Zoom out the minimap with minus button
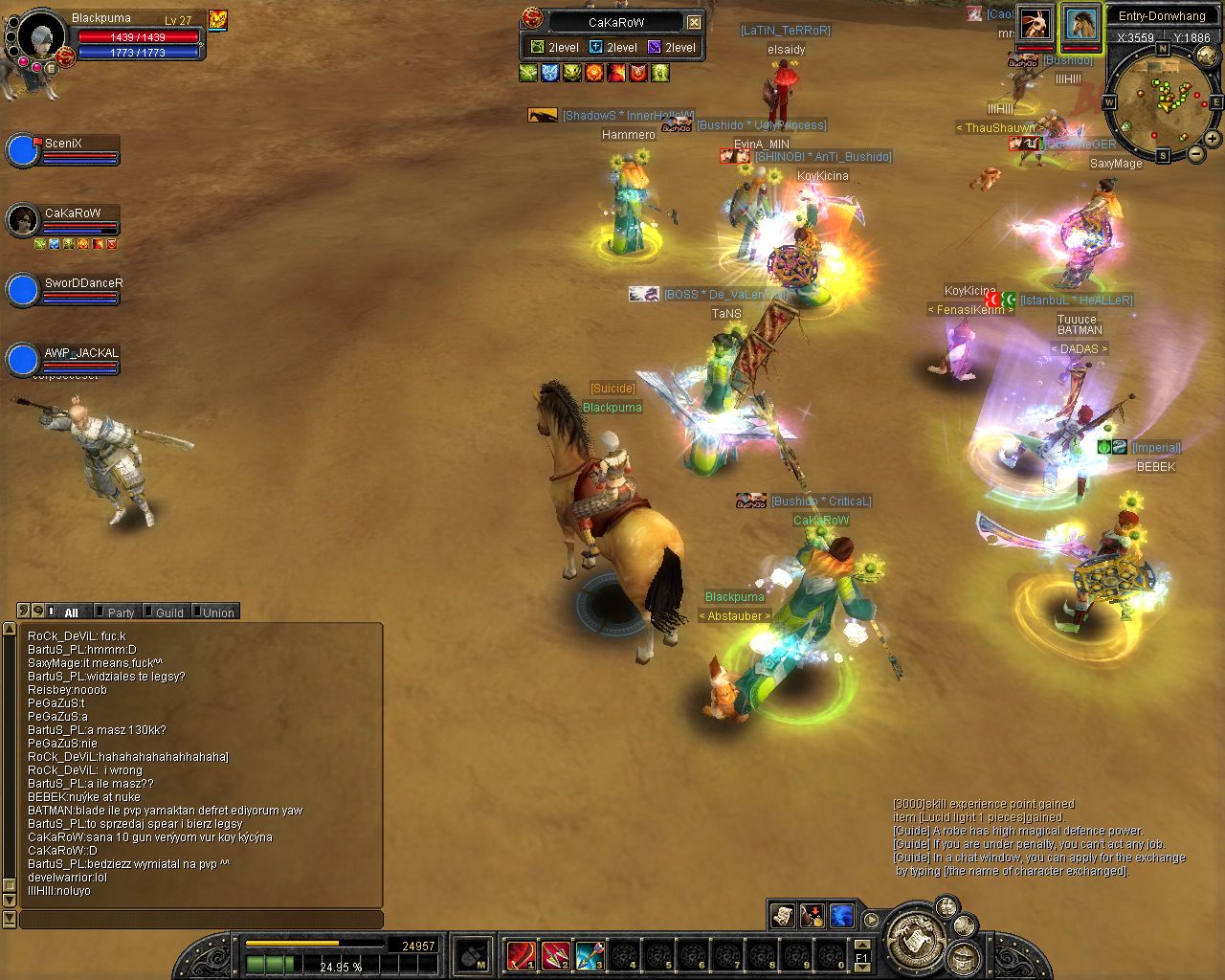The width and height of the screenshot is (1225, 980). (1196, 153)
